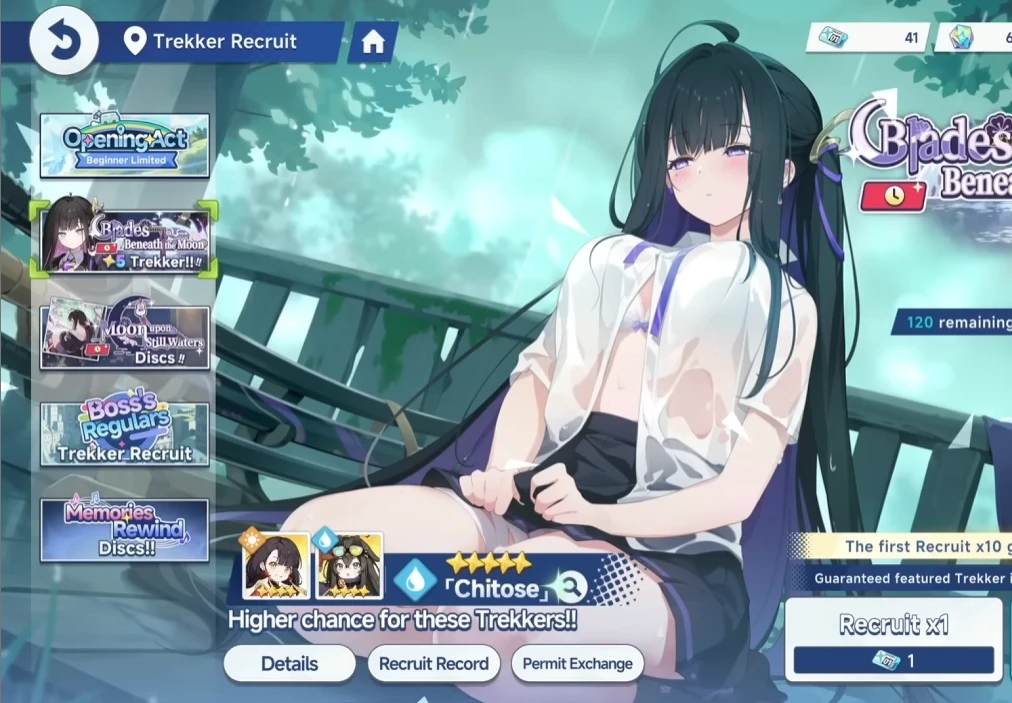Recruit x1 with one permit

click(893, 640)
